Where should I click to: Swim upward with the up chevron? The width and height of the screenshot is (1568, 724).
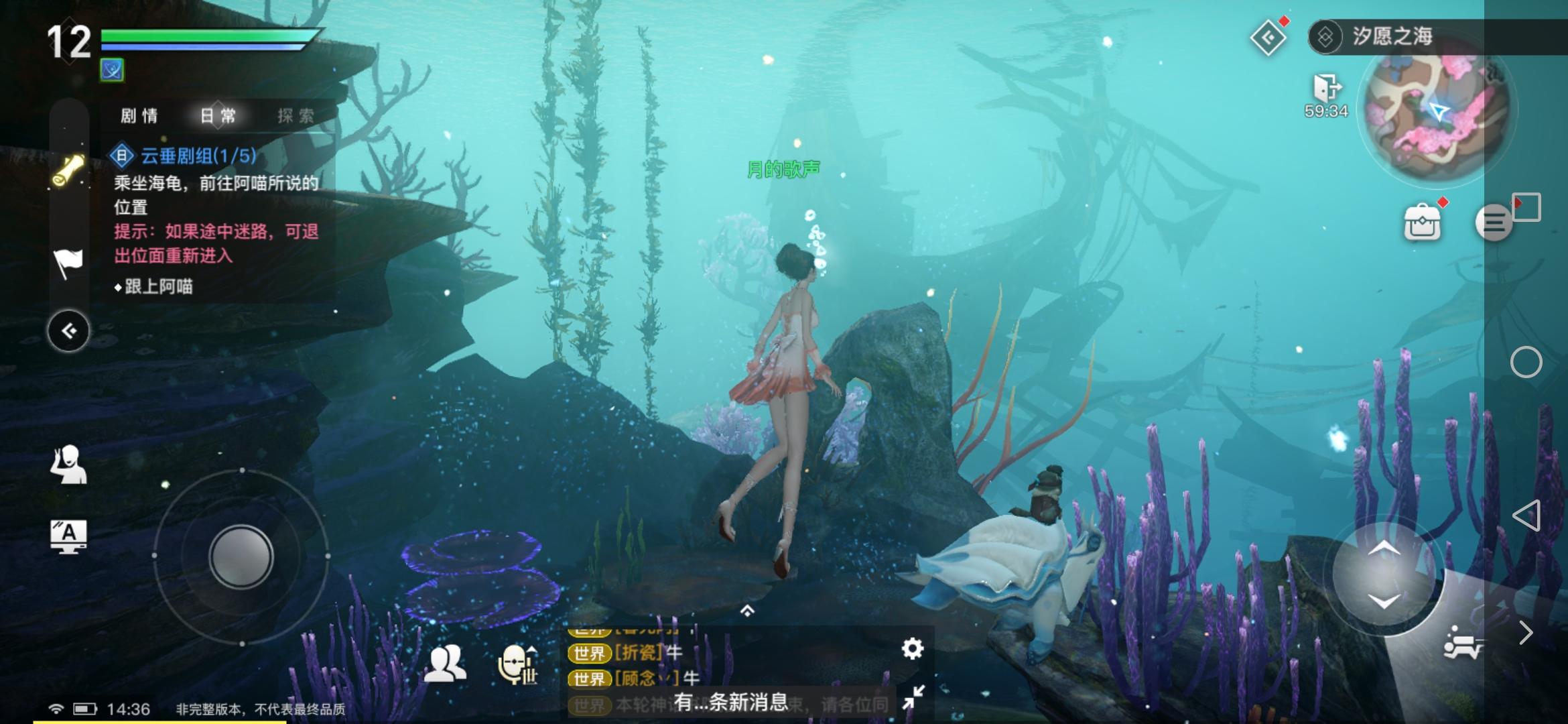point(1383,550)
